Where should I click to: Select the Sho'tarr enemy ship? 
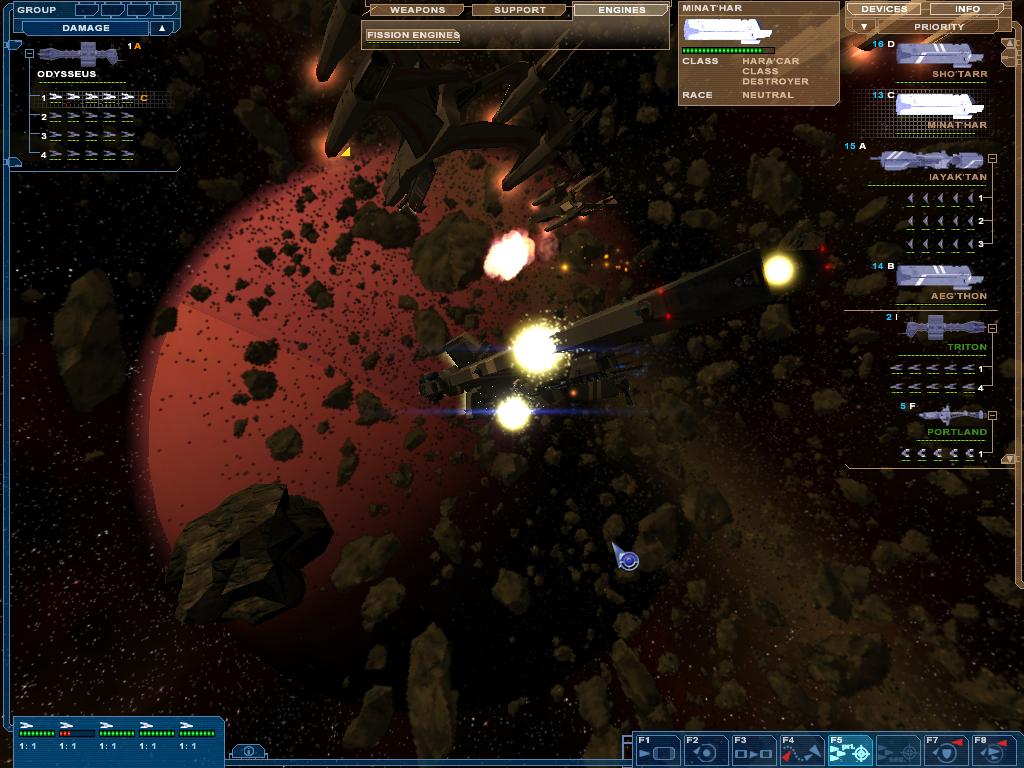pos(939,56)
